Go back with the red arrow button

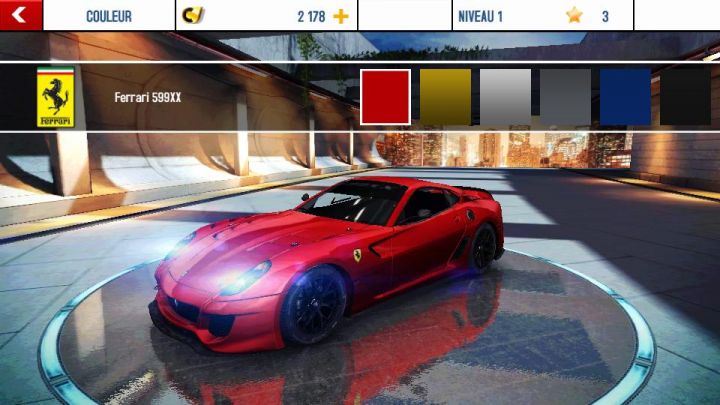(x=20, y=15)
